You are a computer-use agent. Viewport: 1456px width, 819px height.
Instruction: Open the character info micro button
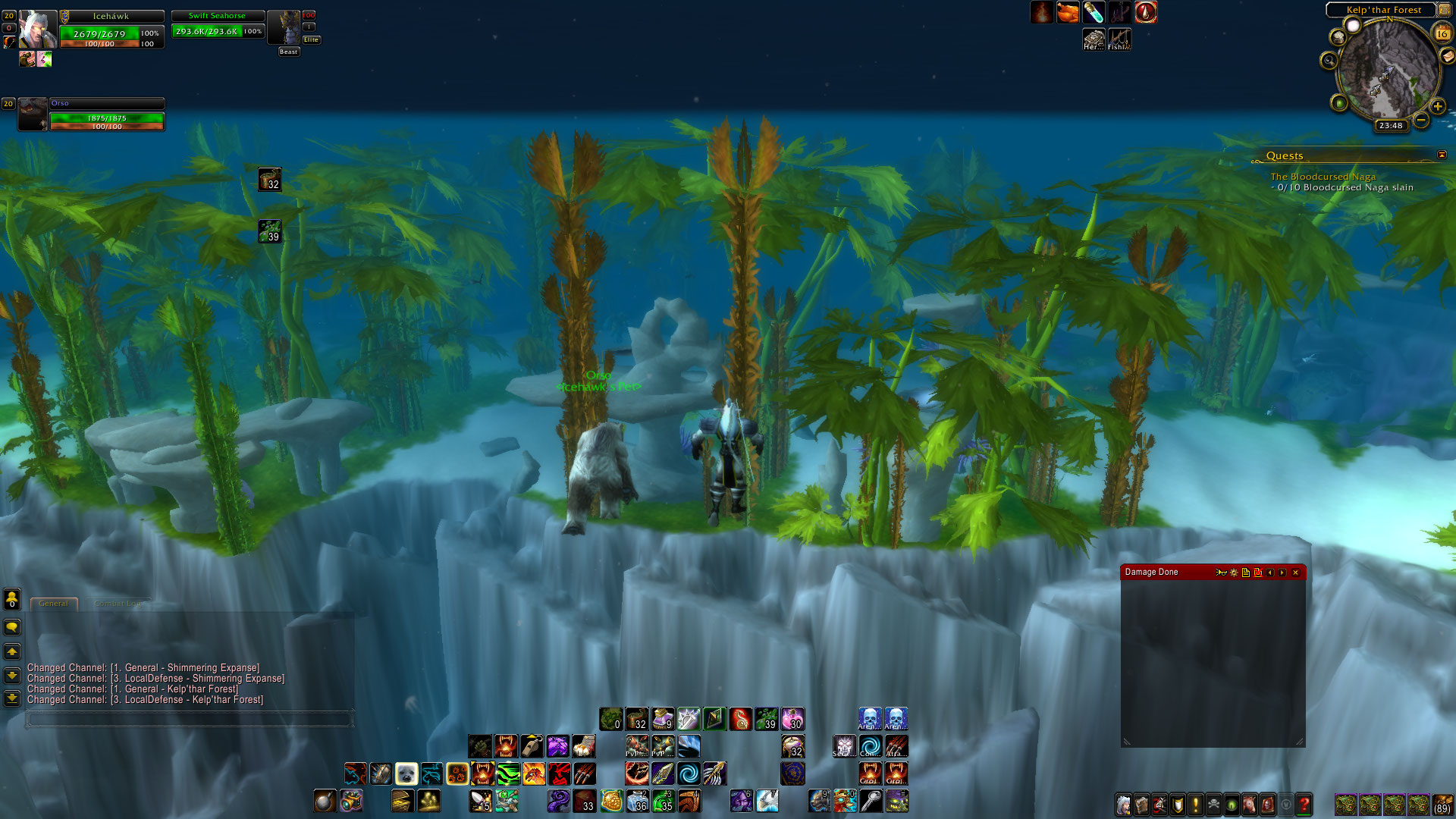pos(1123,804)
